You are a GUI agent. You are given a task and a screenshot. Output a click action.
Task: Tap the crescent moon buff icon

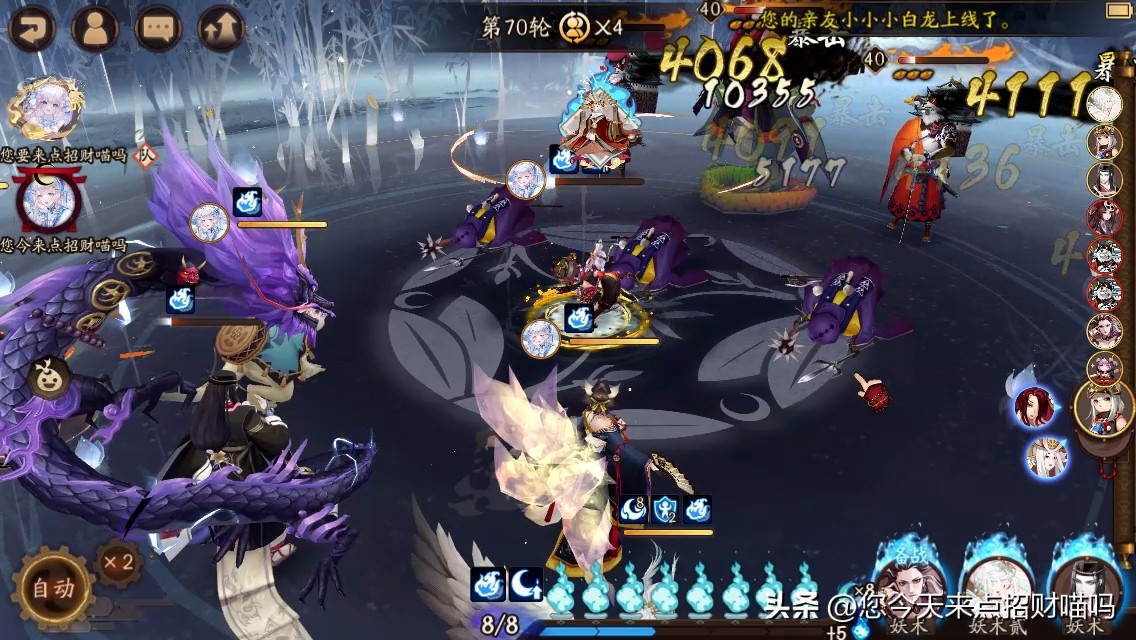pos(526,584)
